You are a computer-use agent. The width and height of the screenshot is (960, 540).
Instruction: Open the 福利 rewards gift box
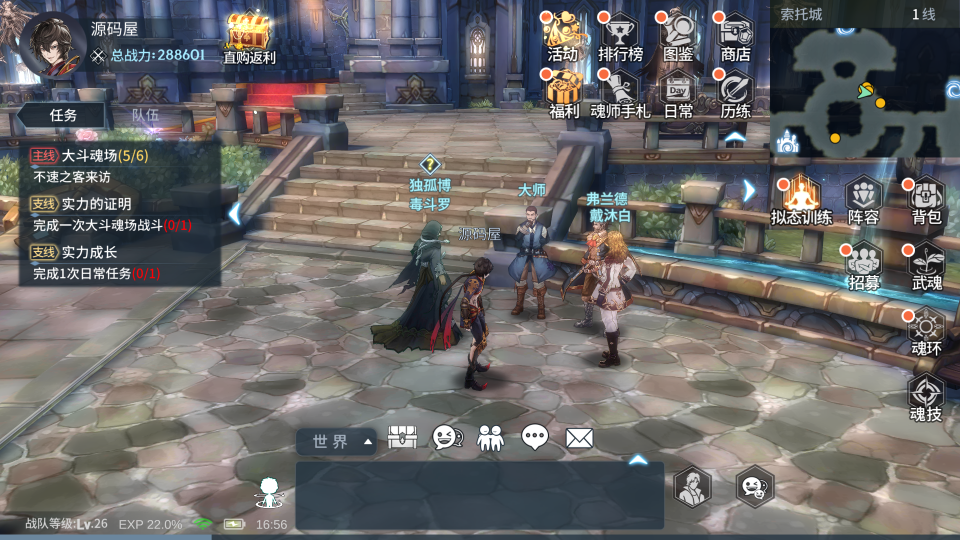564,93
